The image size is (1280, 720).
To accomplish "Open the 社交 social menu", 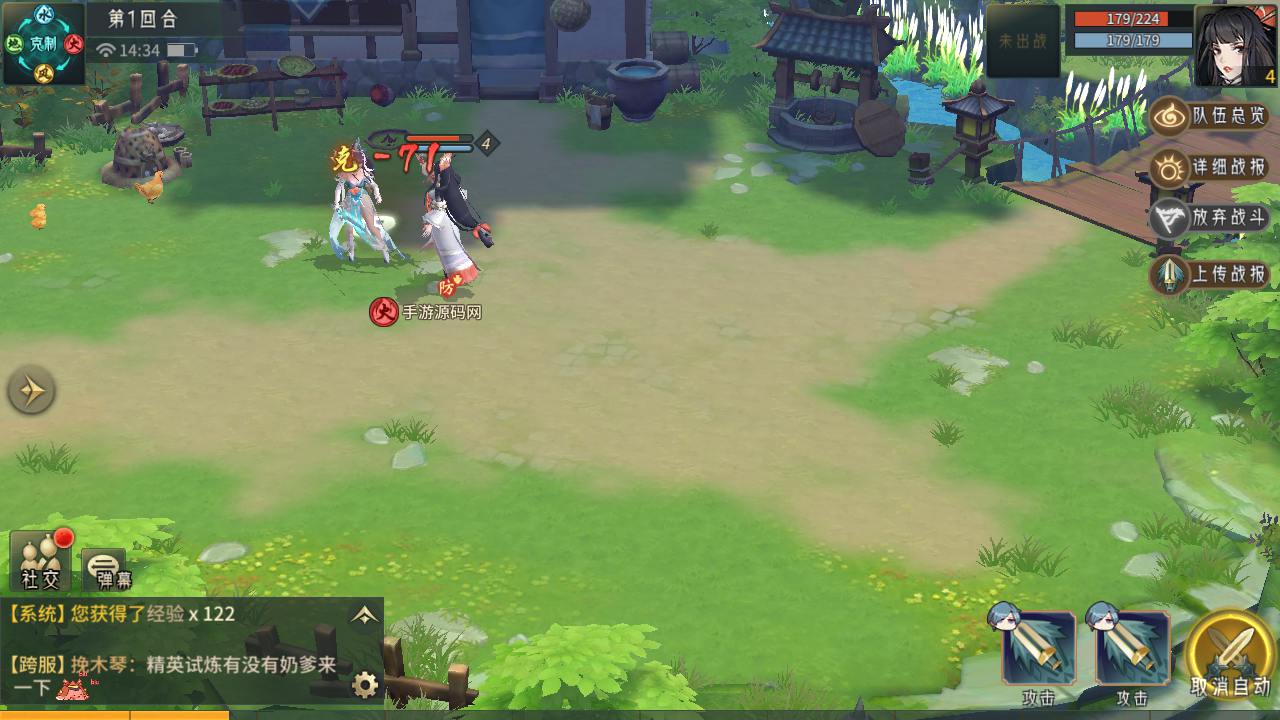I will tap(41, 561).
